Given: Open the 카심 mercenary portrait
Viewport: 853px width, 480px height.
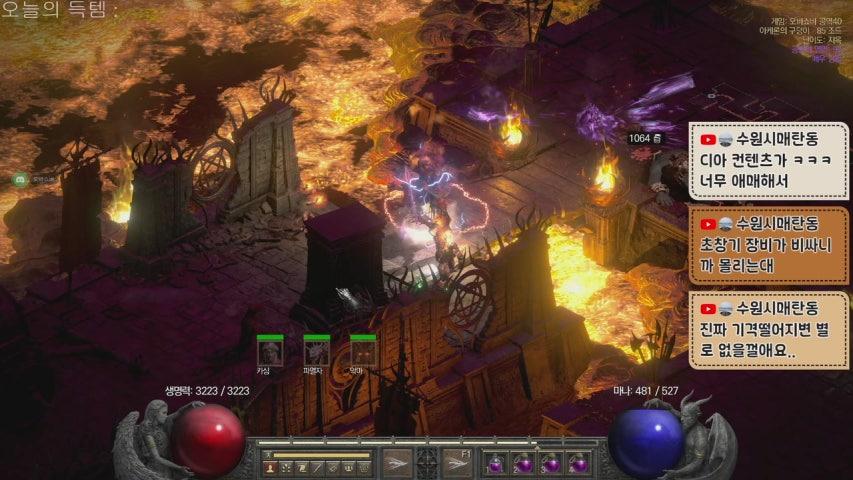Looking at the screenshot, I should click(x=269, y=352).
